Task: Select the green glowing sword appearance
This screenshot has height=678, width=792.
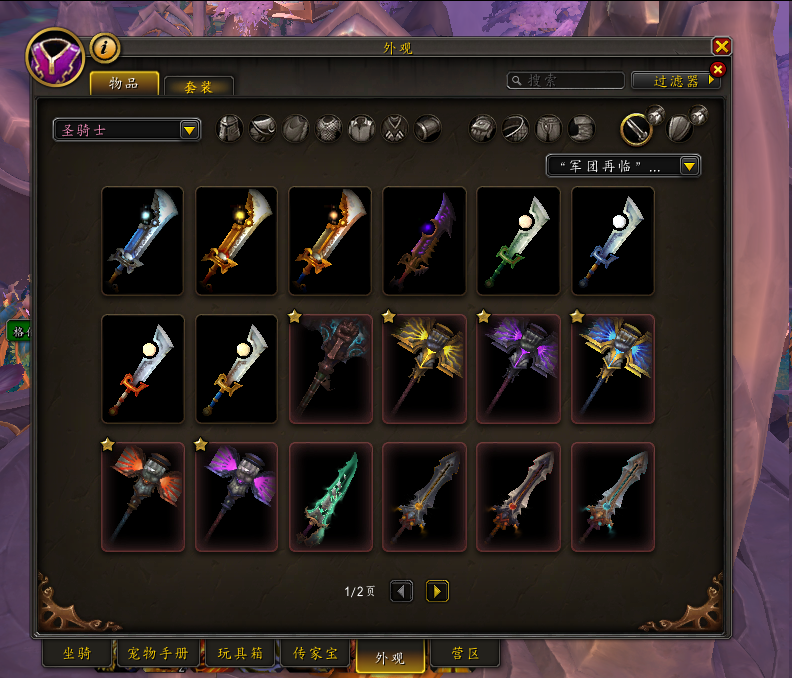Action: pos(329,497)
